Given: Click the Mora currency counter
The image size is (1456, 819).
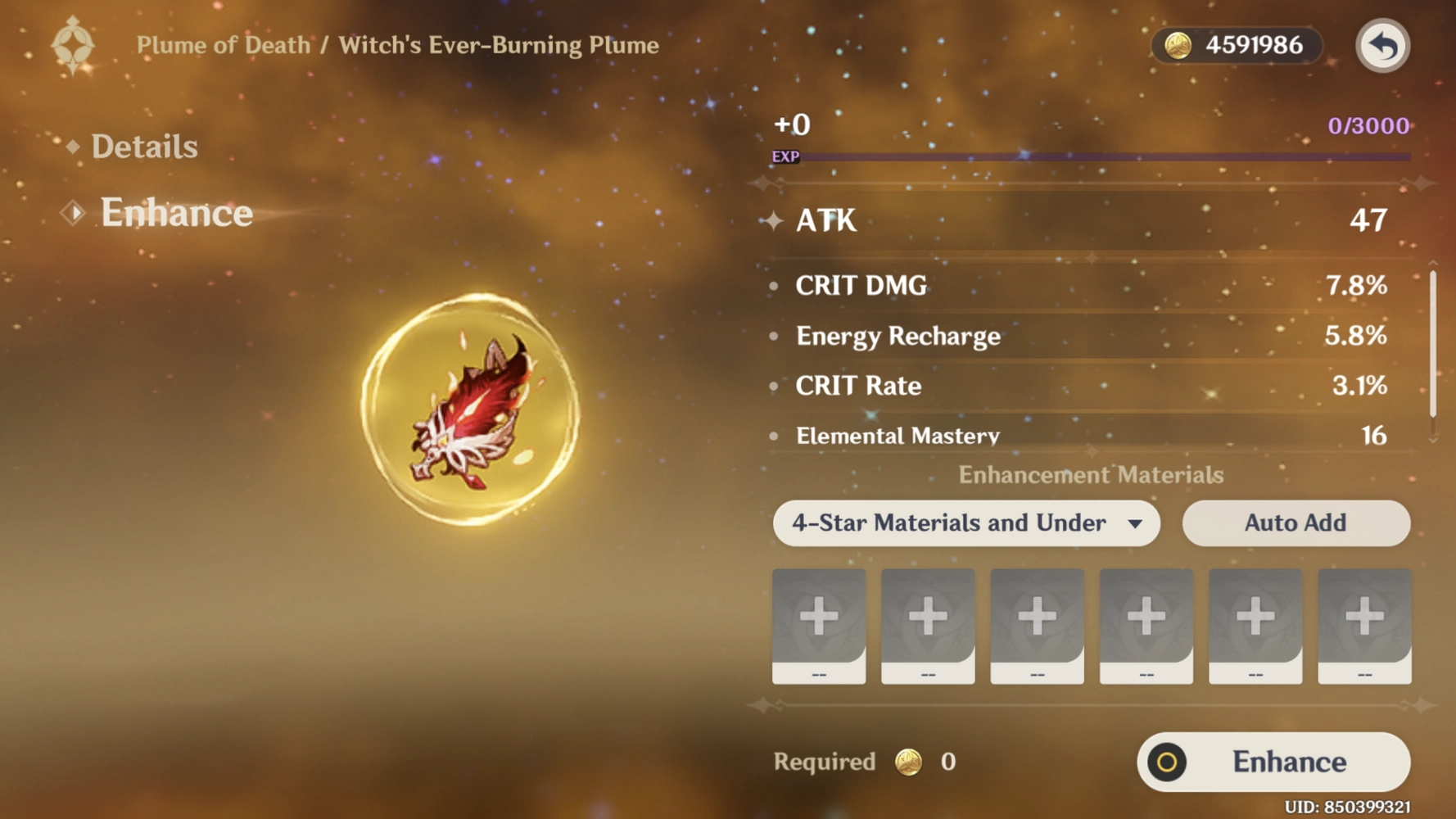Looking at the screenshot, I should pyautogui.click(x=1237, y=46).
